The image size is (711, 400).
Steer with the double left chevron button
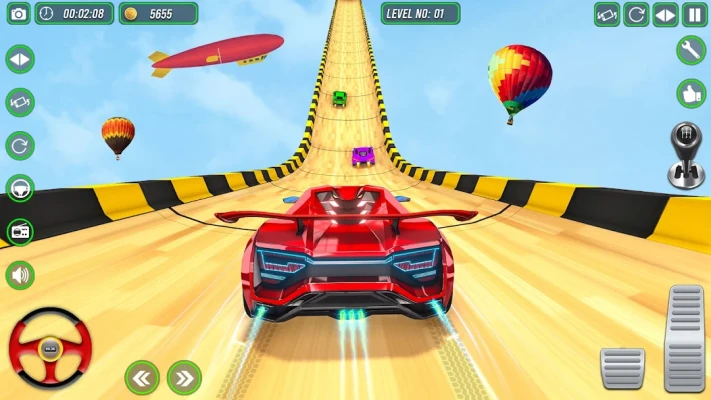142,377
